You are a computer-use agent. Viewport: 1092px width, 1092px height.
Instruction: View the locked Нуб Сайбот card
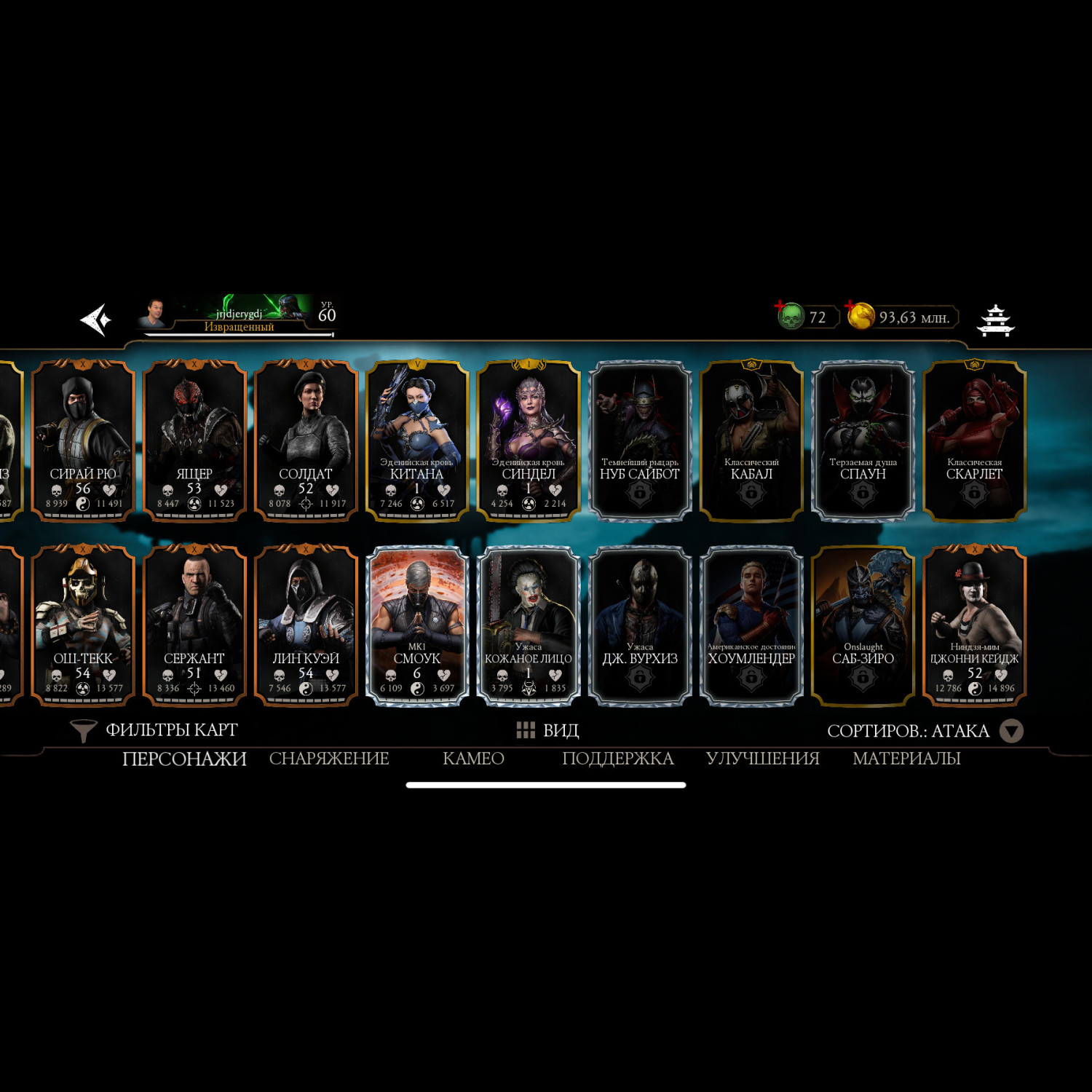coord(640,440)
